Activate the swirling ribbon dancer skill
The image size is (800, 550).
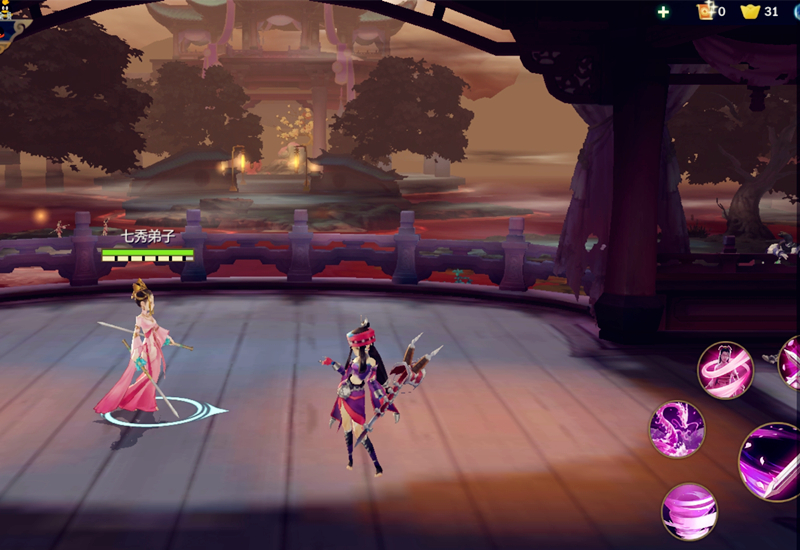click(724, 370)
